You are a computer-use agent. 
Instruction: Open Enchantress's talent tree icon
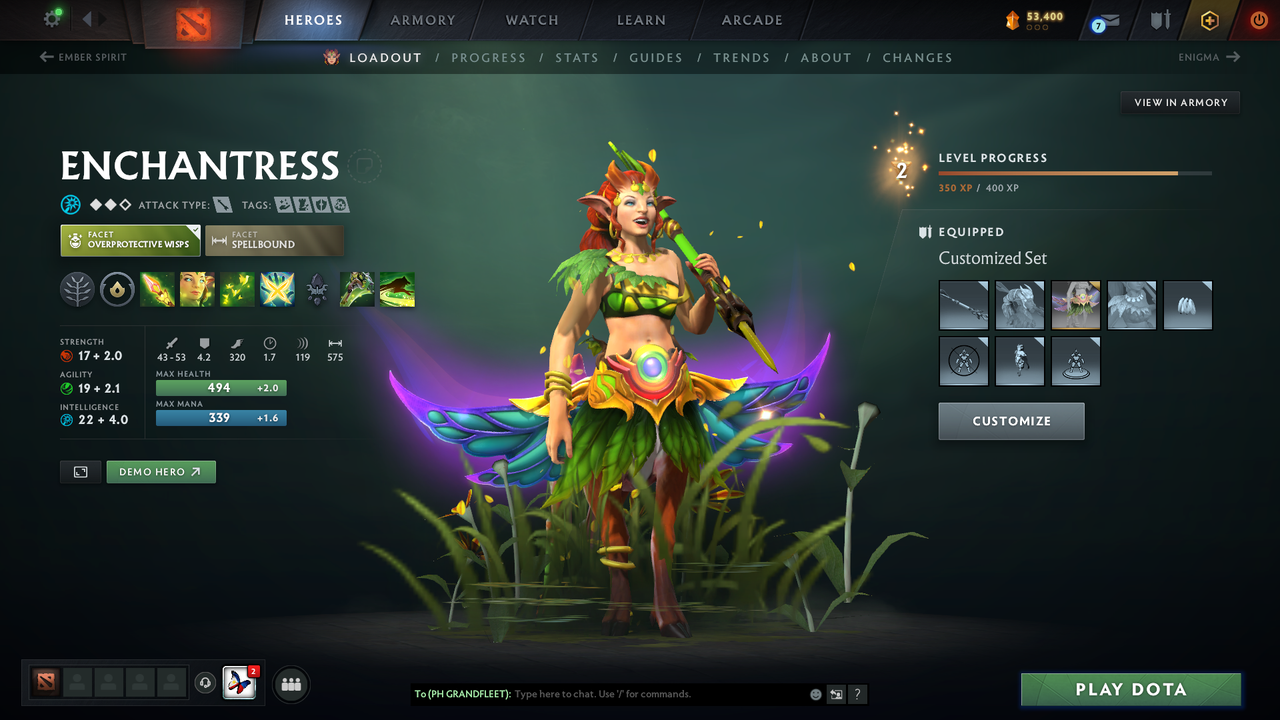pos(77,289)
